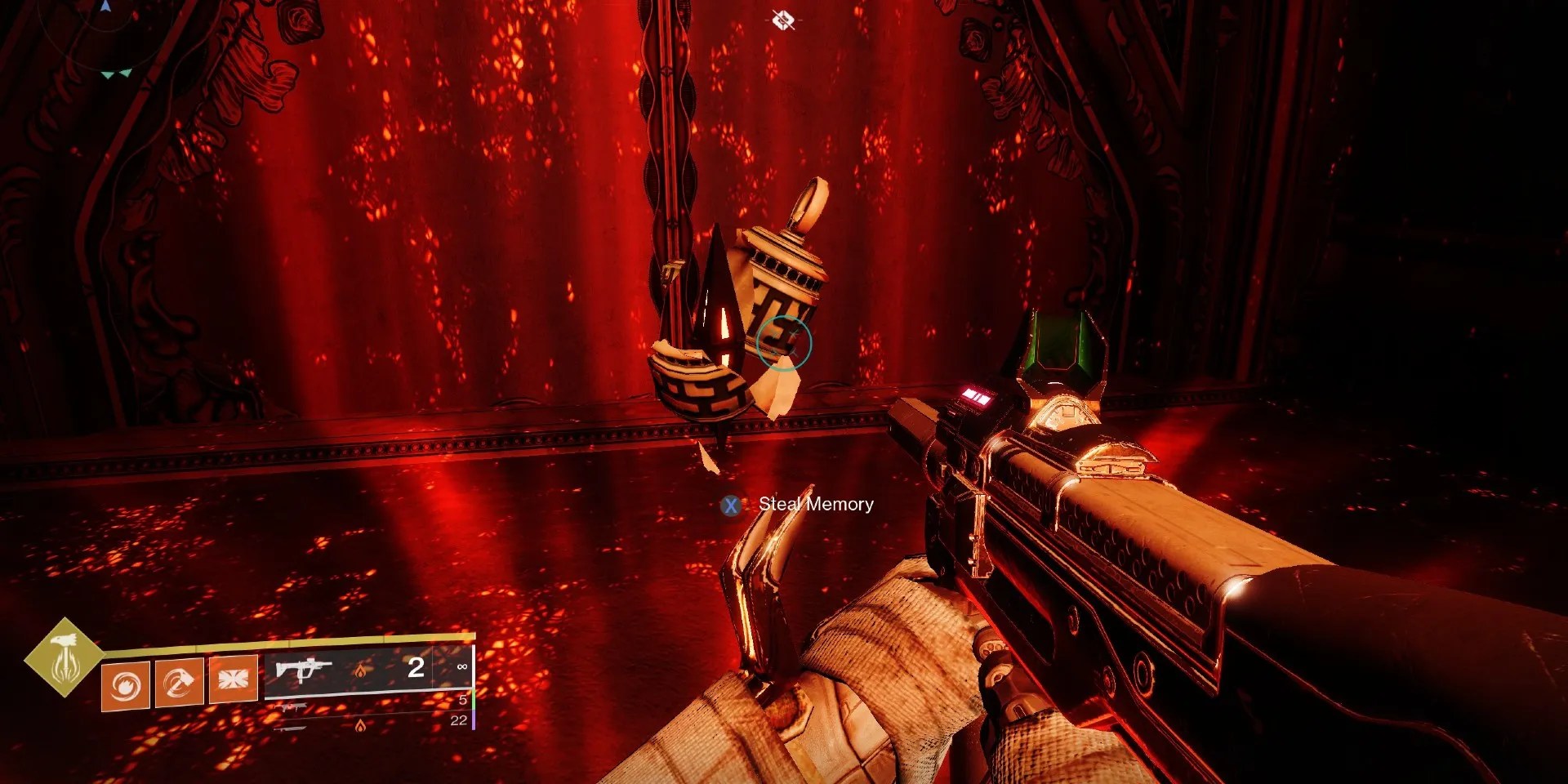Viewport: 1568px width, 784px height.
Task: Click the infinity reserve ammo symbol
Action: (462, 668)
